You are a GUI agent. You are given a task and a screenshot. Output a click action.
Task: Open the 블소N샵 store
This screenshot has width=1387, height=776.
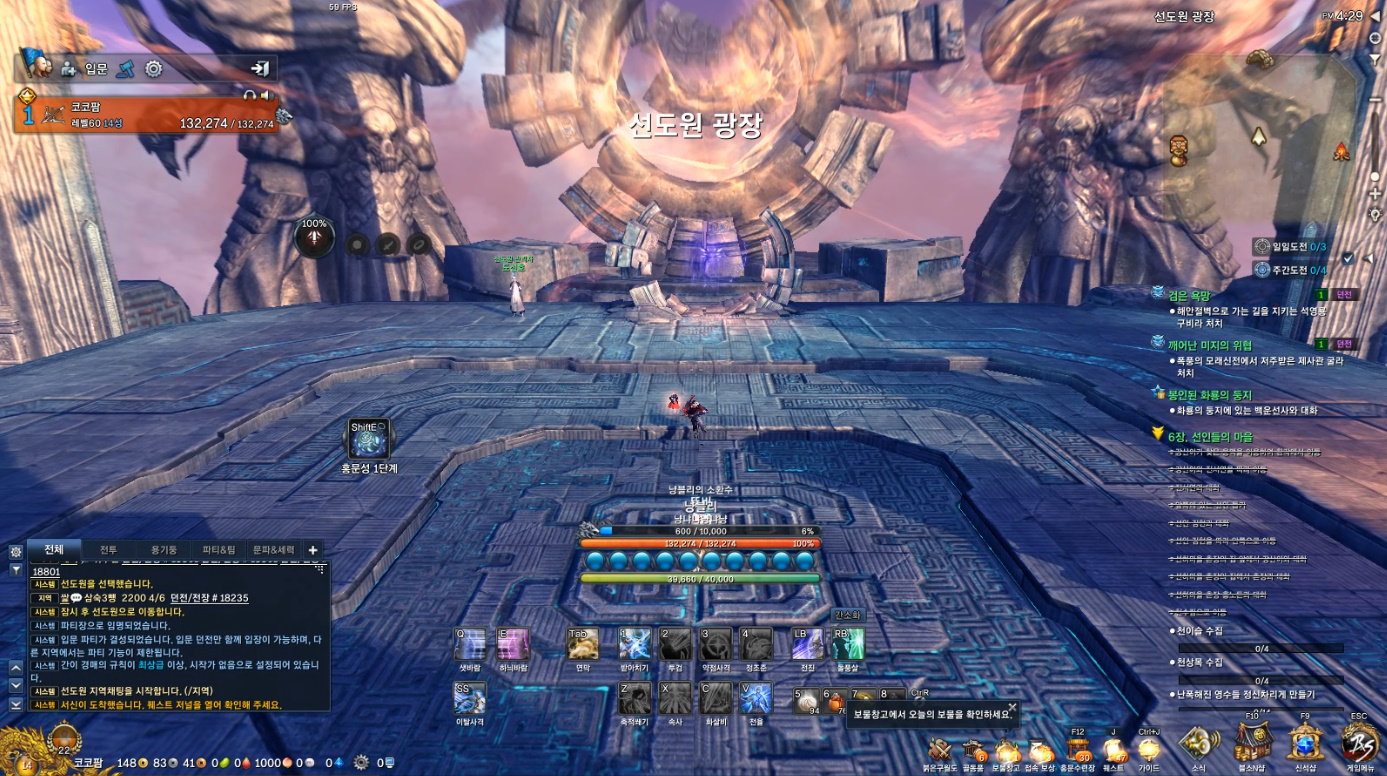tap(1251, 744)
